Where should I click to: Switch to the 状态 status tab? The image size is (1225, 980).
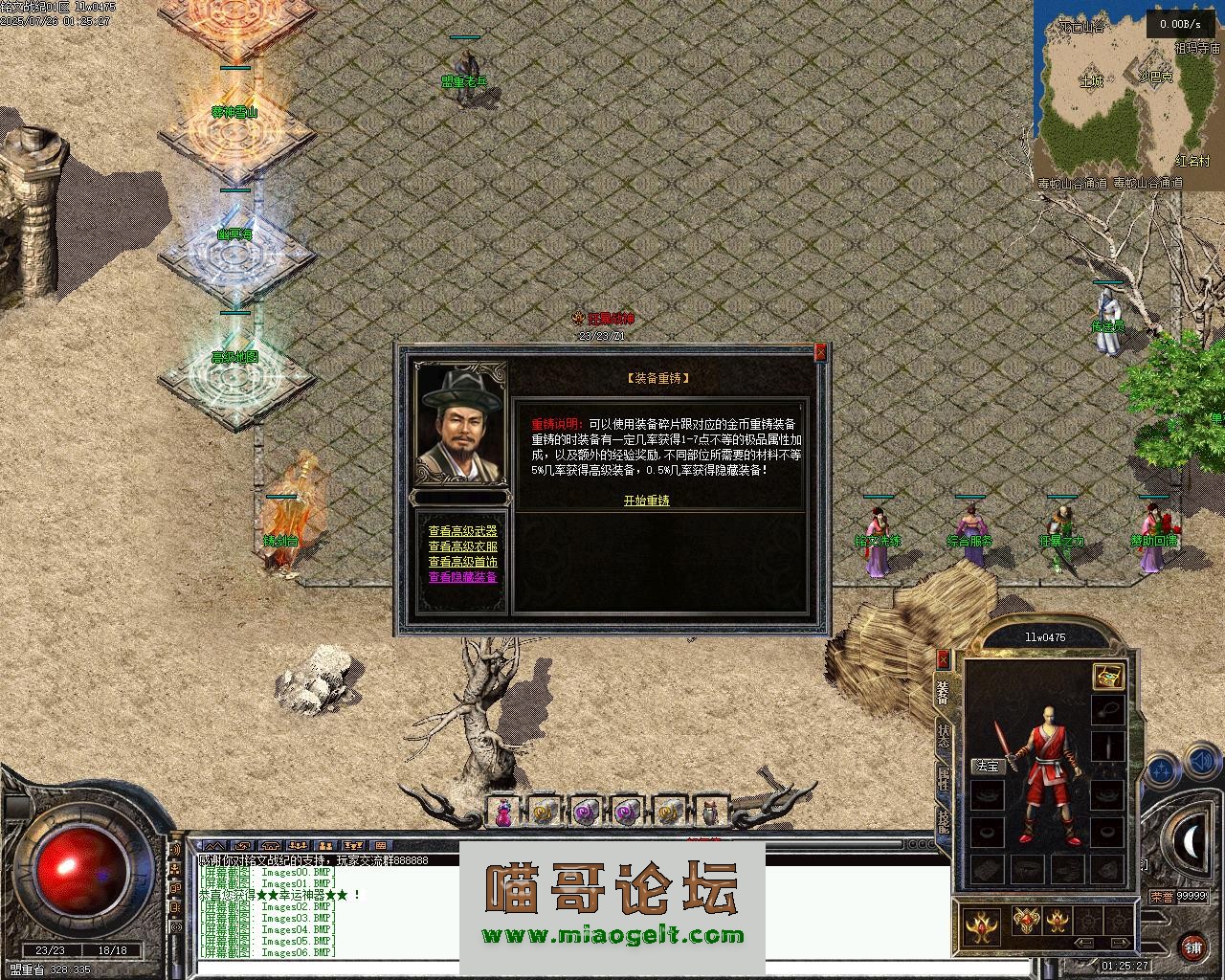click(x=944, y=737)
